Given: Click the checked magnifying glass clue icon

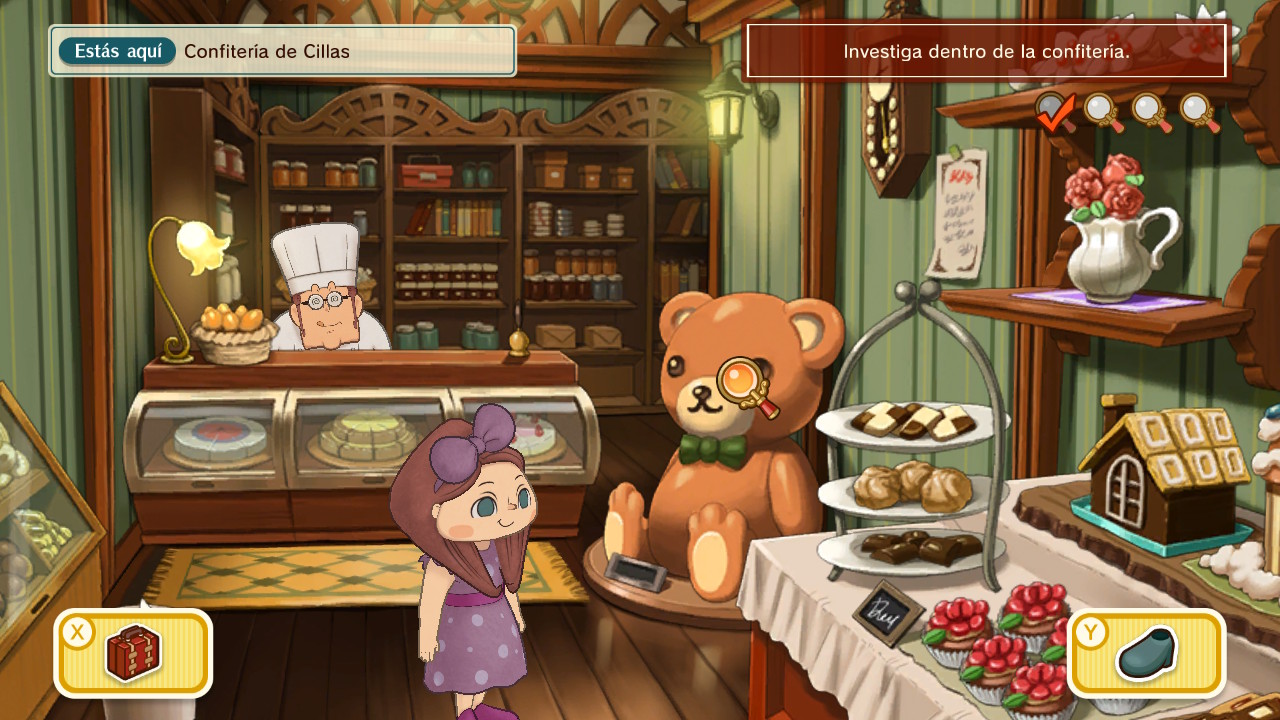Looking at the screenshot, I should pyautogui.click(x=1054, y=110).
